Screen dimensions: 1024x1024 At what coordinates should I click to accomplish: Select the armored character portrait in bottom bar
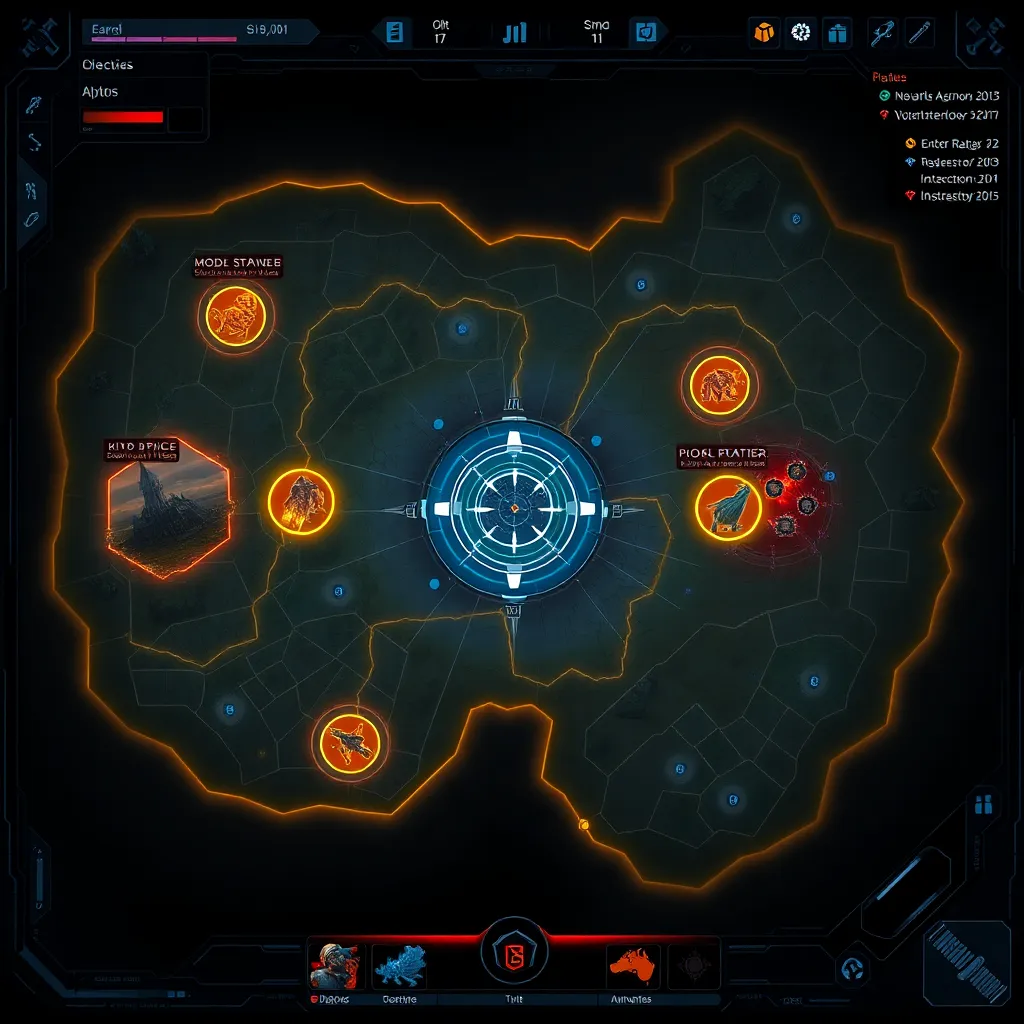pyautogui.click(x=334, y=966)
